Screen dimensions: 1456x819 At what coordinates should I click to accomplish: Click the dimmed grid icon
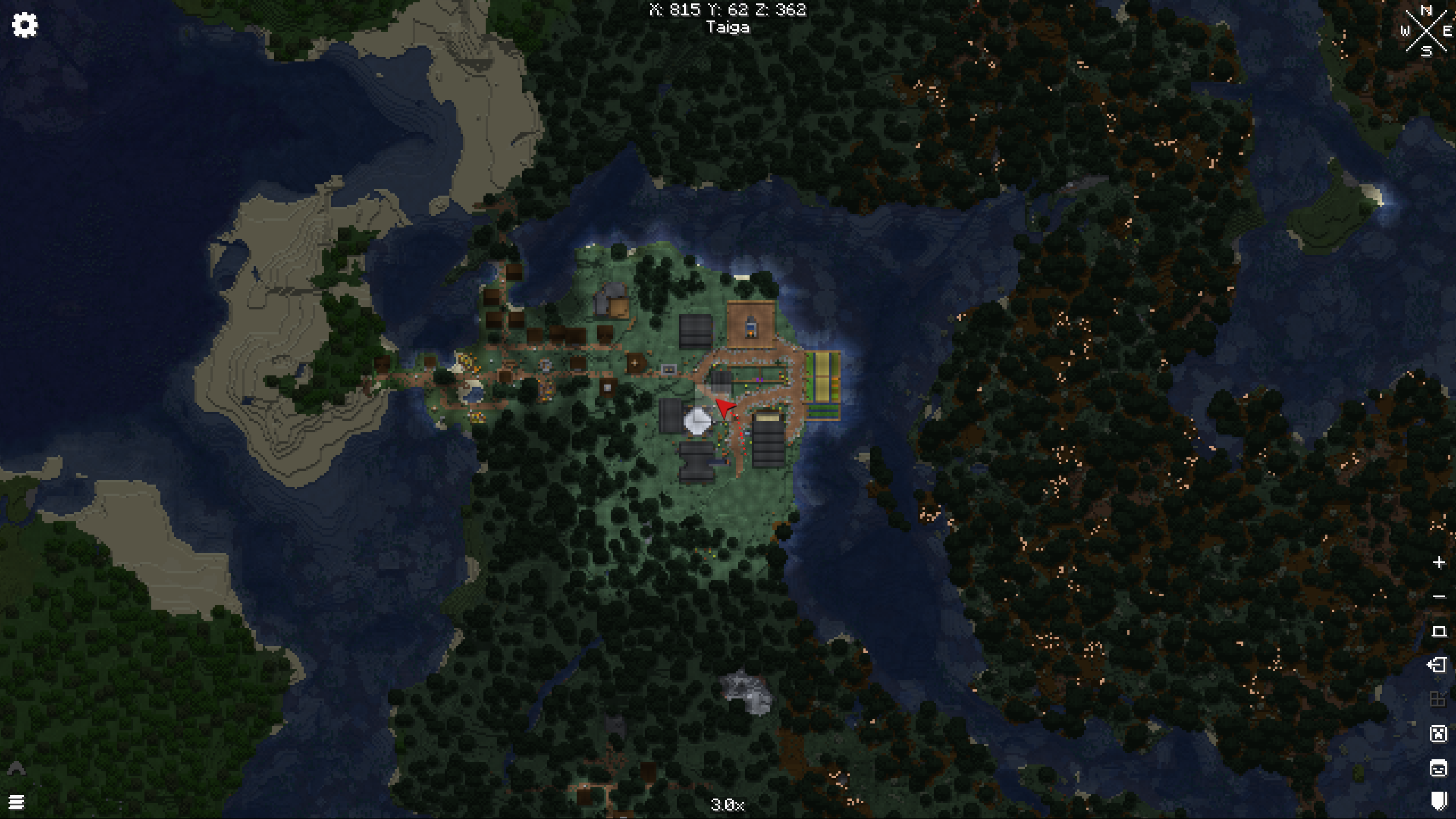[1438, 699]
